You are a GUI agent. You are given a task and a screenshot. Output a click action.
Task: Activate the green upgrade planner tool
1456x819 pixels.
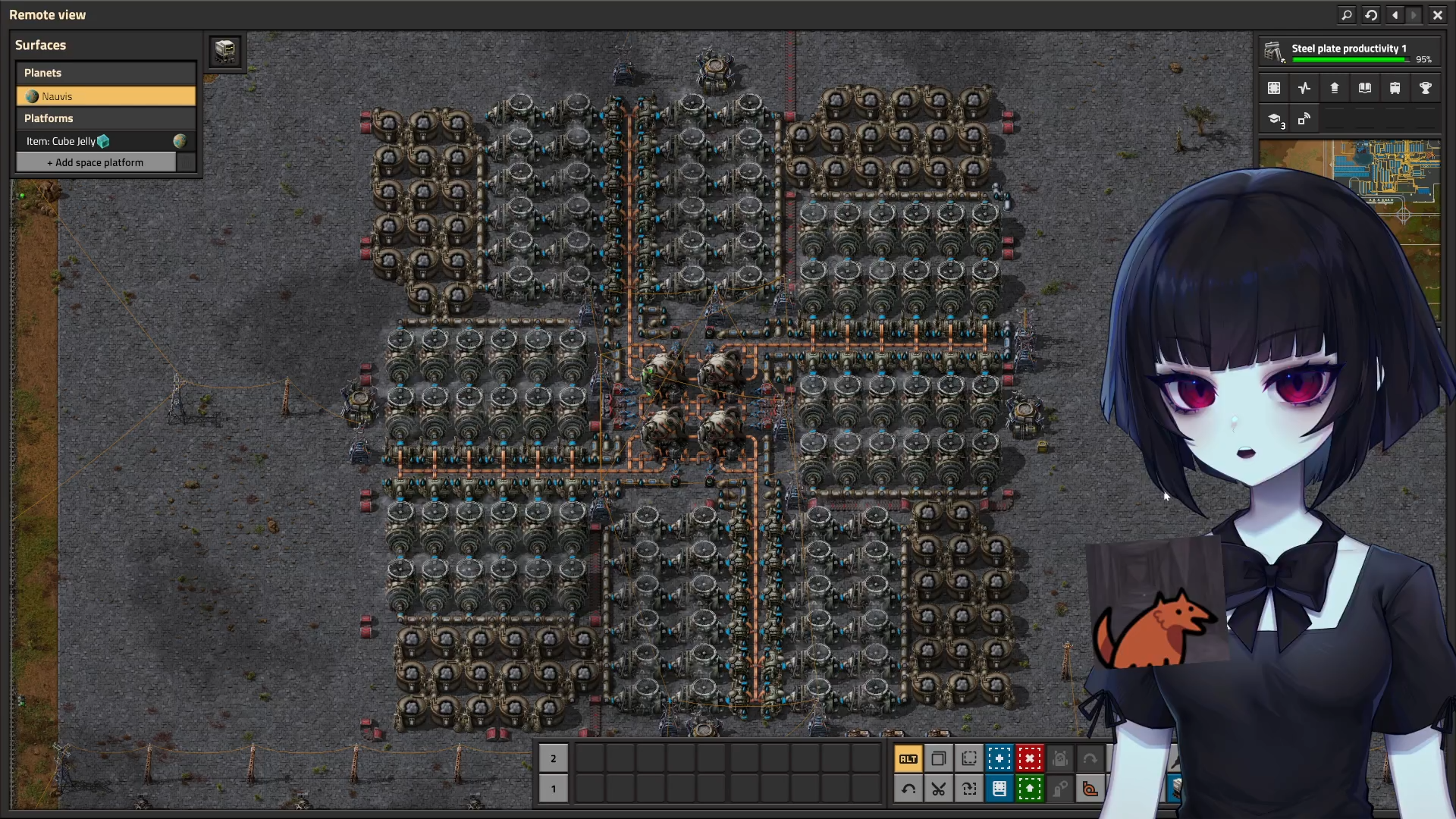coord(1030,789)
